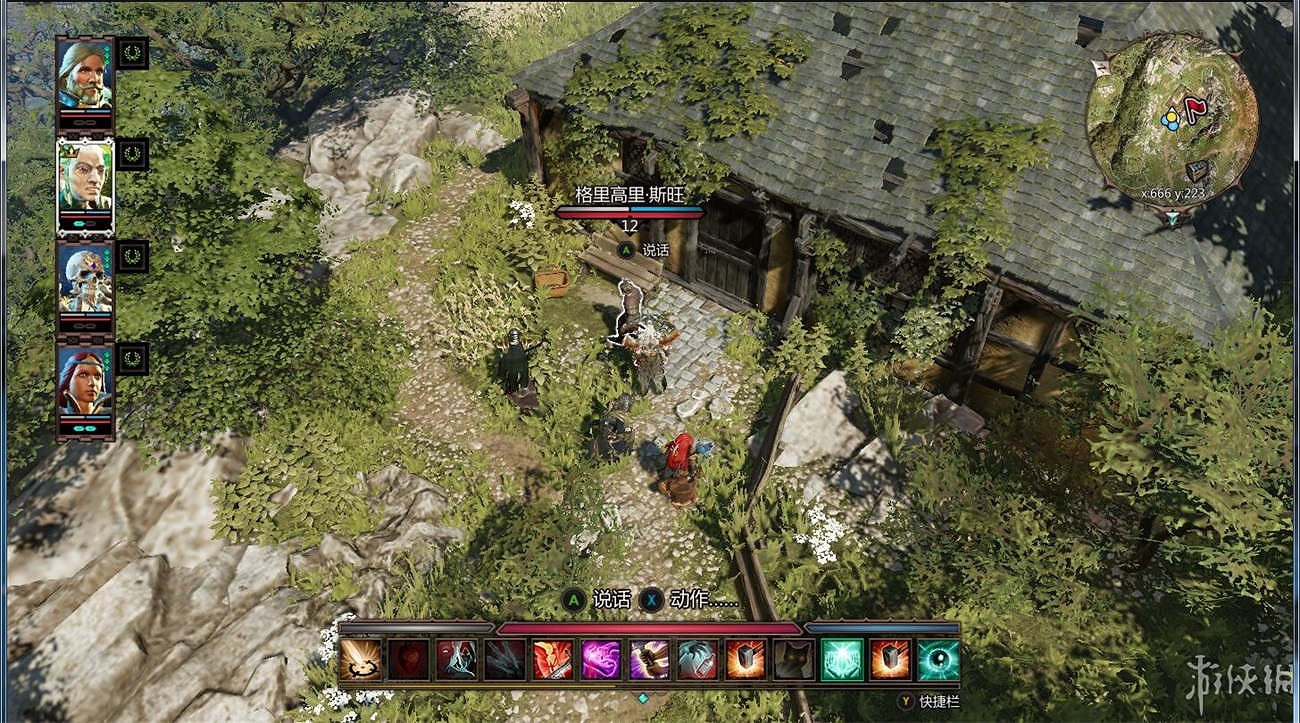Cast the purple swirl skill
The image size is (1300, 723).
[x=601, y=660]
